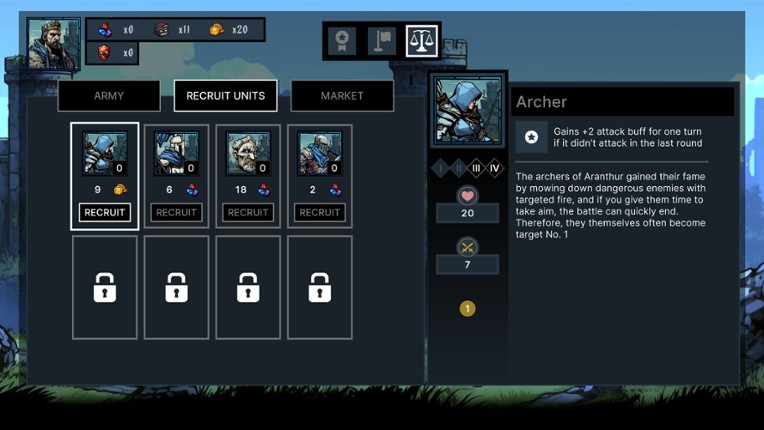The image size is (764, 430).
Task: Open the flag screen icon
Action: (x=382, y=41)
